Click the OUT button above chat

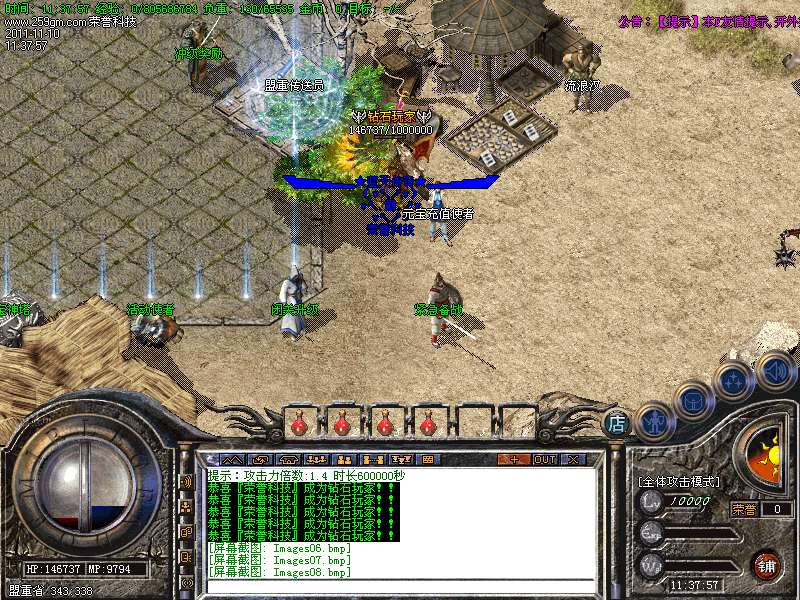click(544, 459)
